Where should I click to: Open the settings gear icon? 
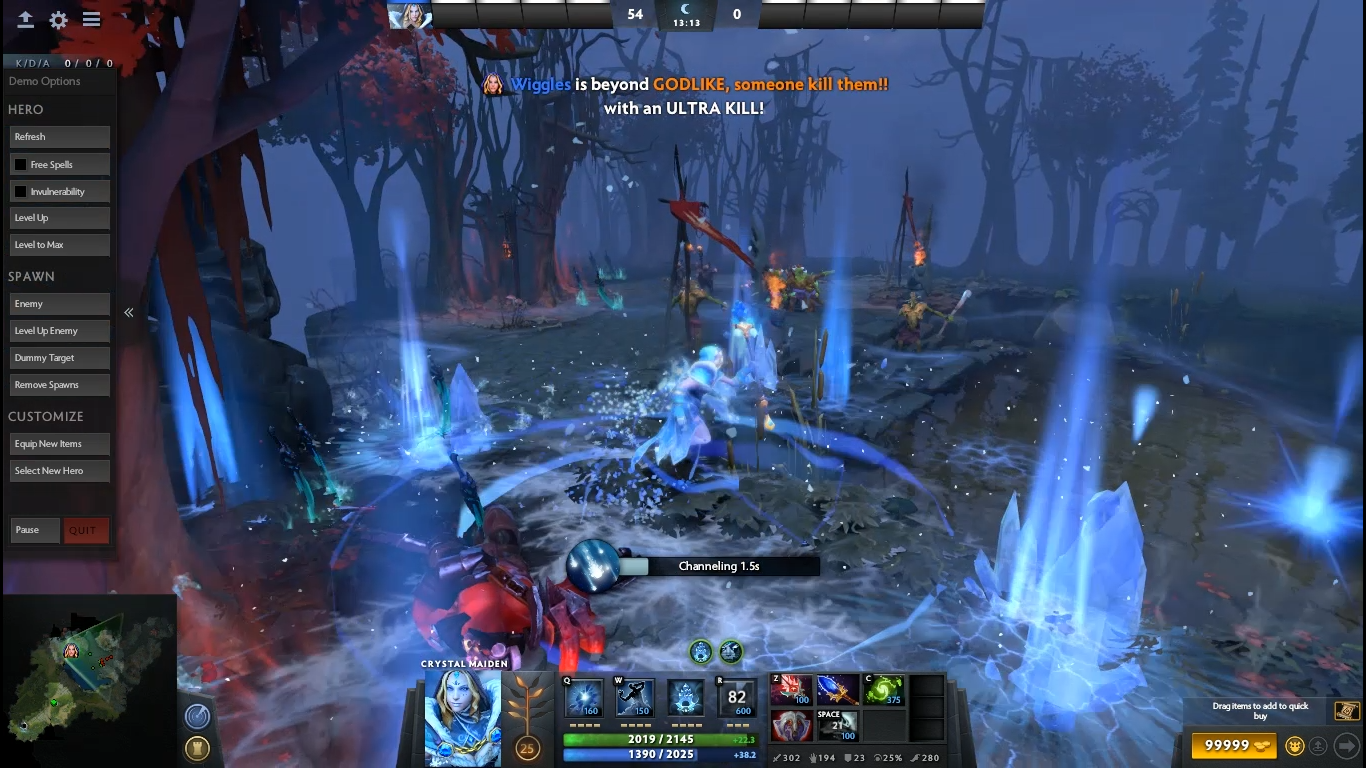pos(59,20)
